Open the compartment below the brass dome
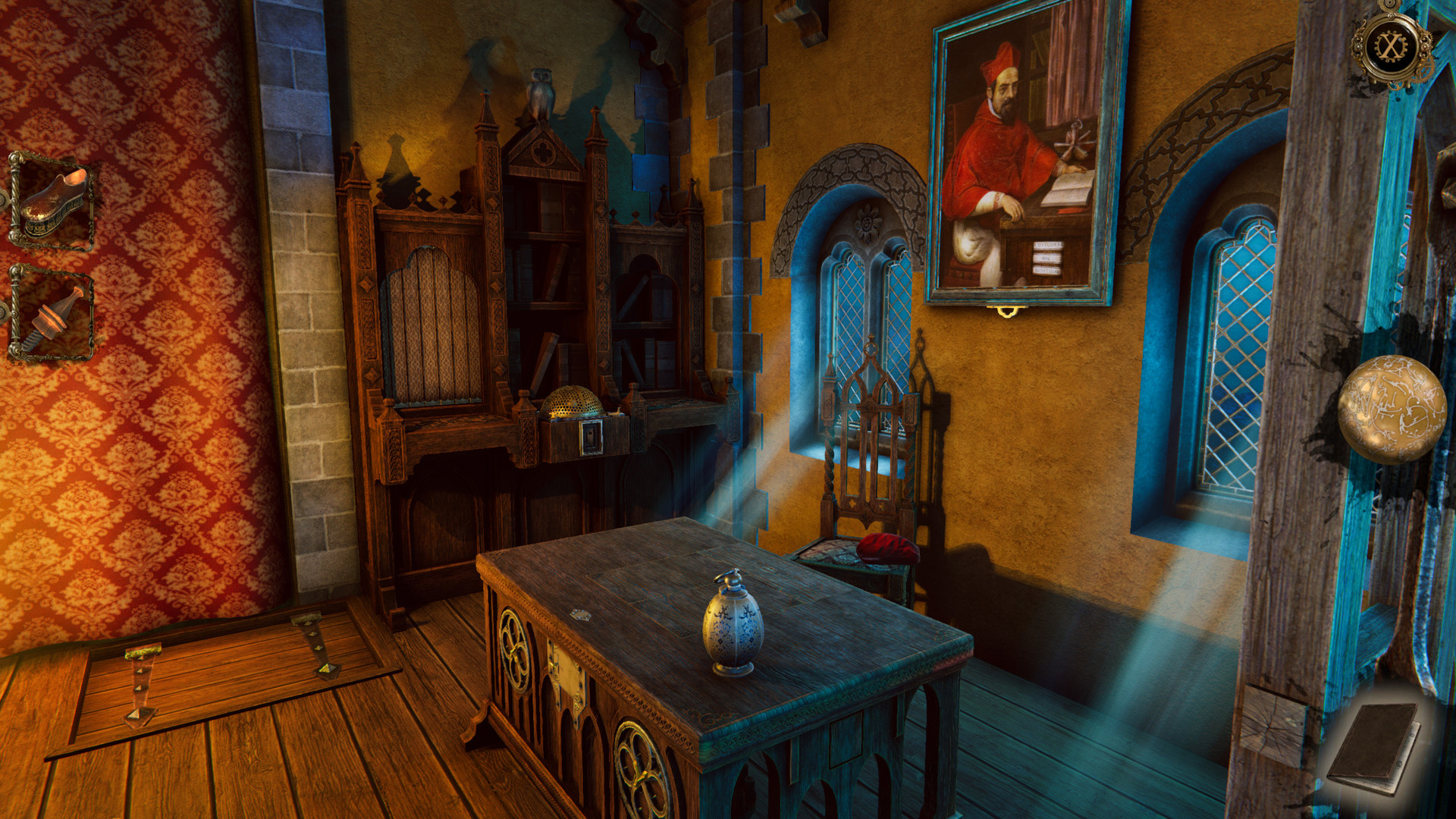1456x819 pixels. (591, 438)
